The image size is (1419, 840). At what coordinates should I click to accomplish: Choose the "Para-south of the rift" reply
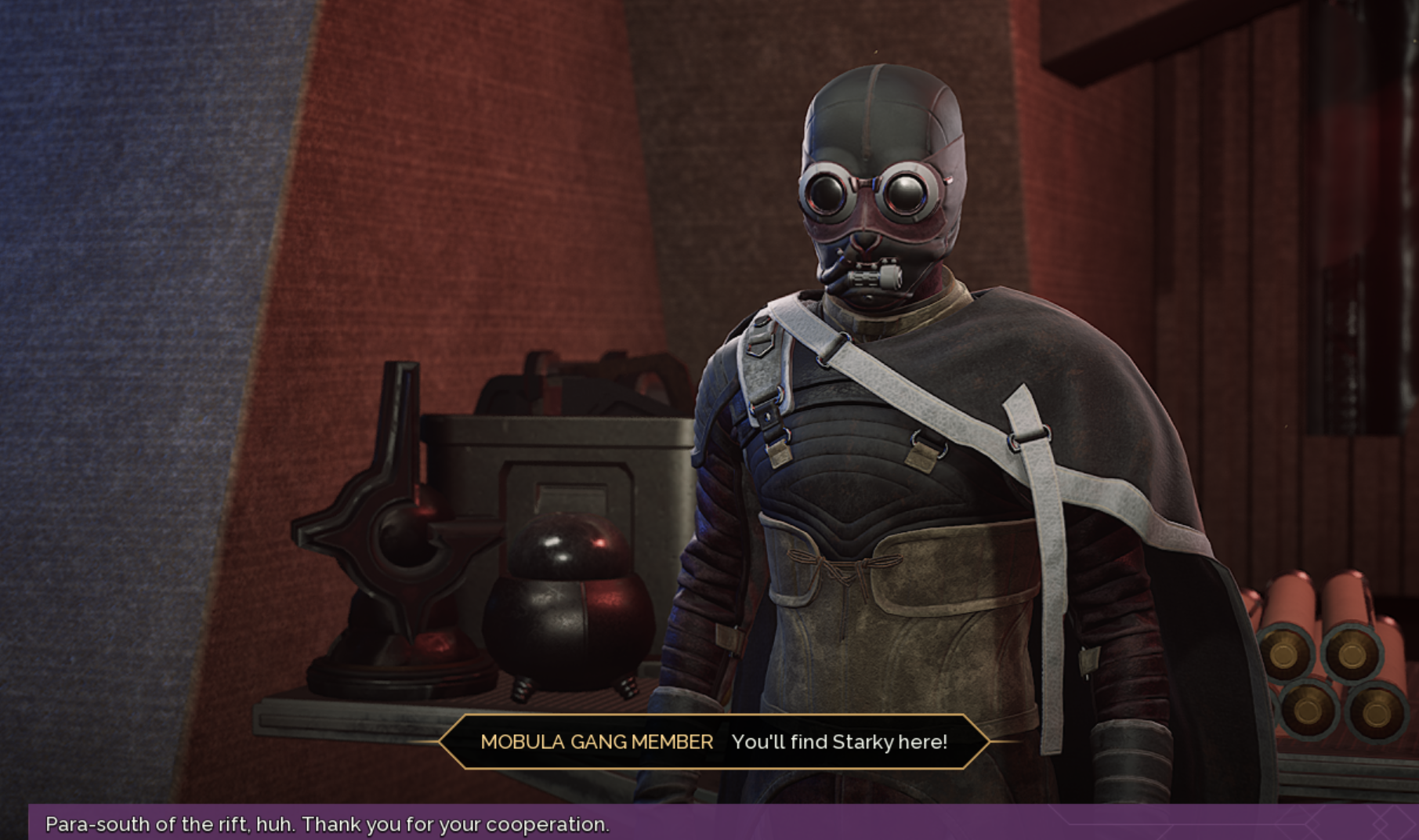[x=328, y=824]
